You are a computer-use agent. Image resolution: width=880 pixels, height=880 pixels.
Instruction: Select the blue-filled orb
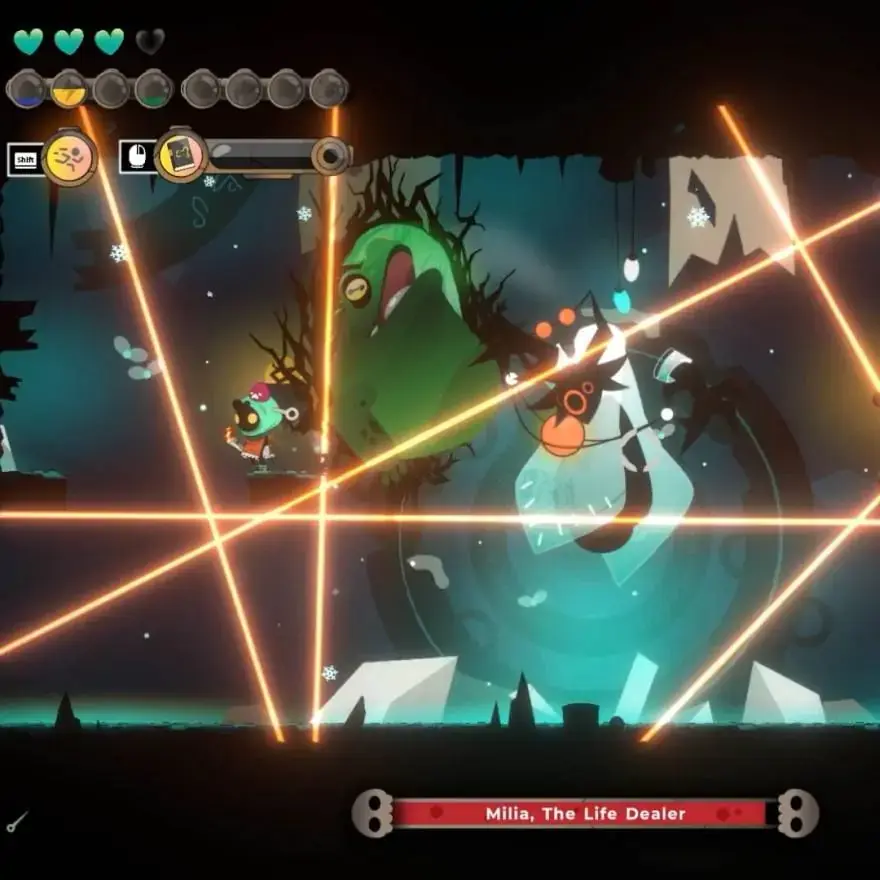pos(26,89)
